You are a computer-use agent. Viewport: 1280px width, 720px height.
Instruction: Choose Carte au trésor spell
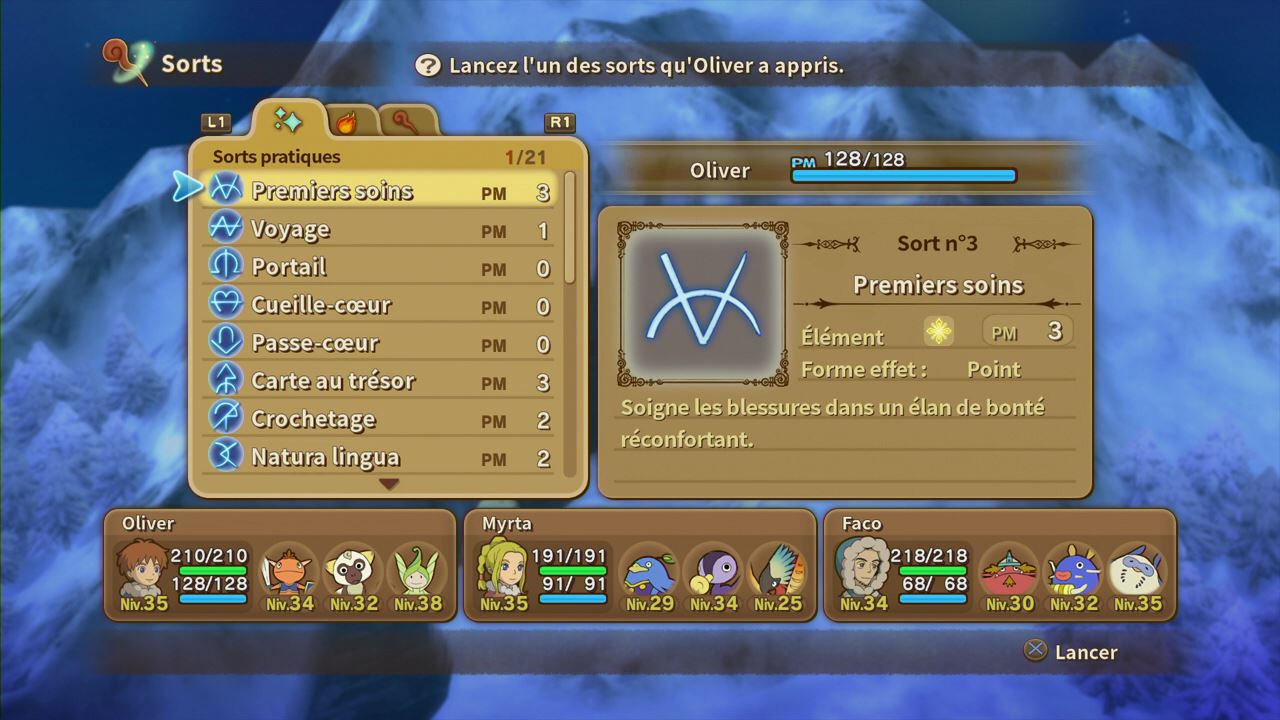(378, 381)
